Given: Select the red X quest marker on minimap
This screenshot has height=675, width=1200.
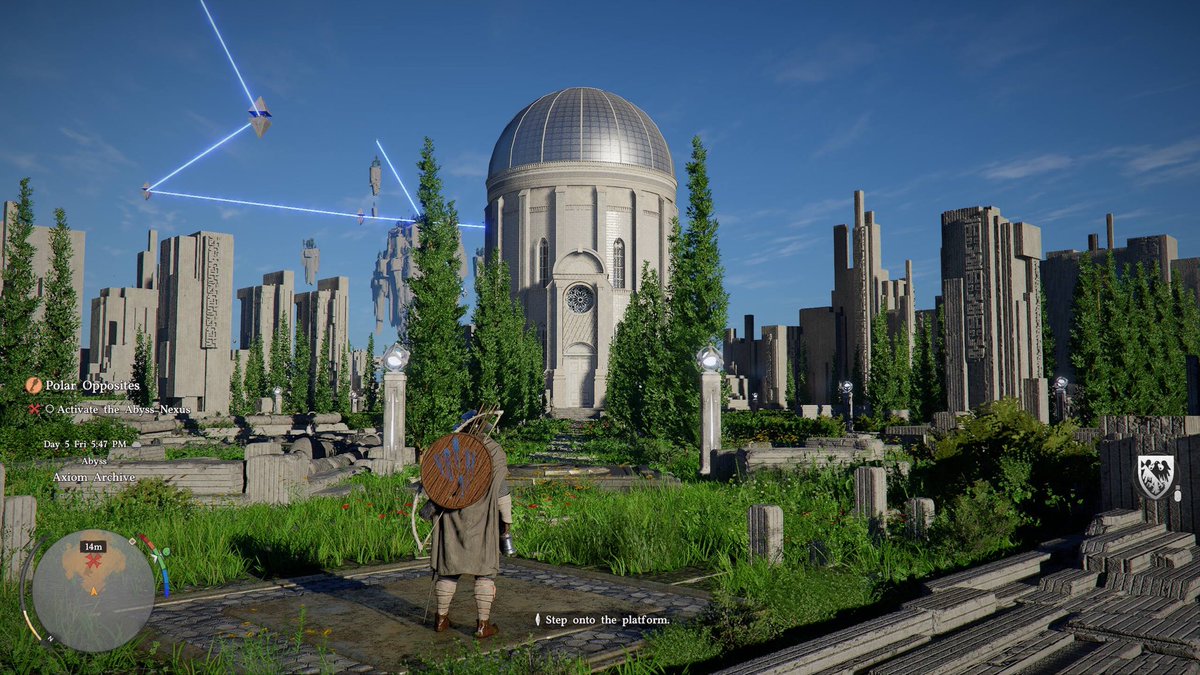Looking at the screenshot, I should click(95, 562).
